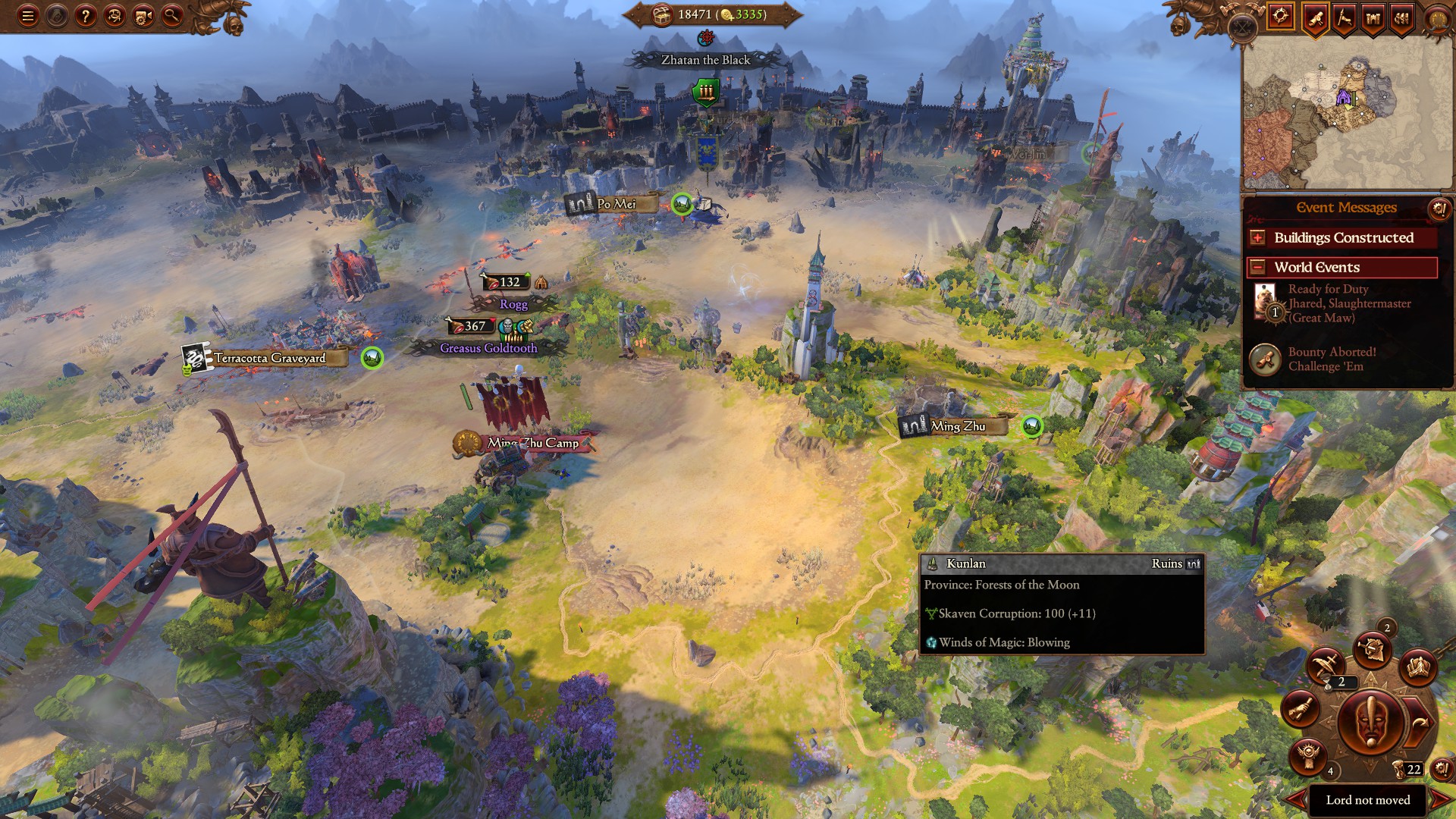This screenshot has height=819, width=1456.
Task: Select Greasus Goldtooth's army banner on the map
Action: coord(514,332)
